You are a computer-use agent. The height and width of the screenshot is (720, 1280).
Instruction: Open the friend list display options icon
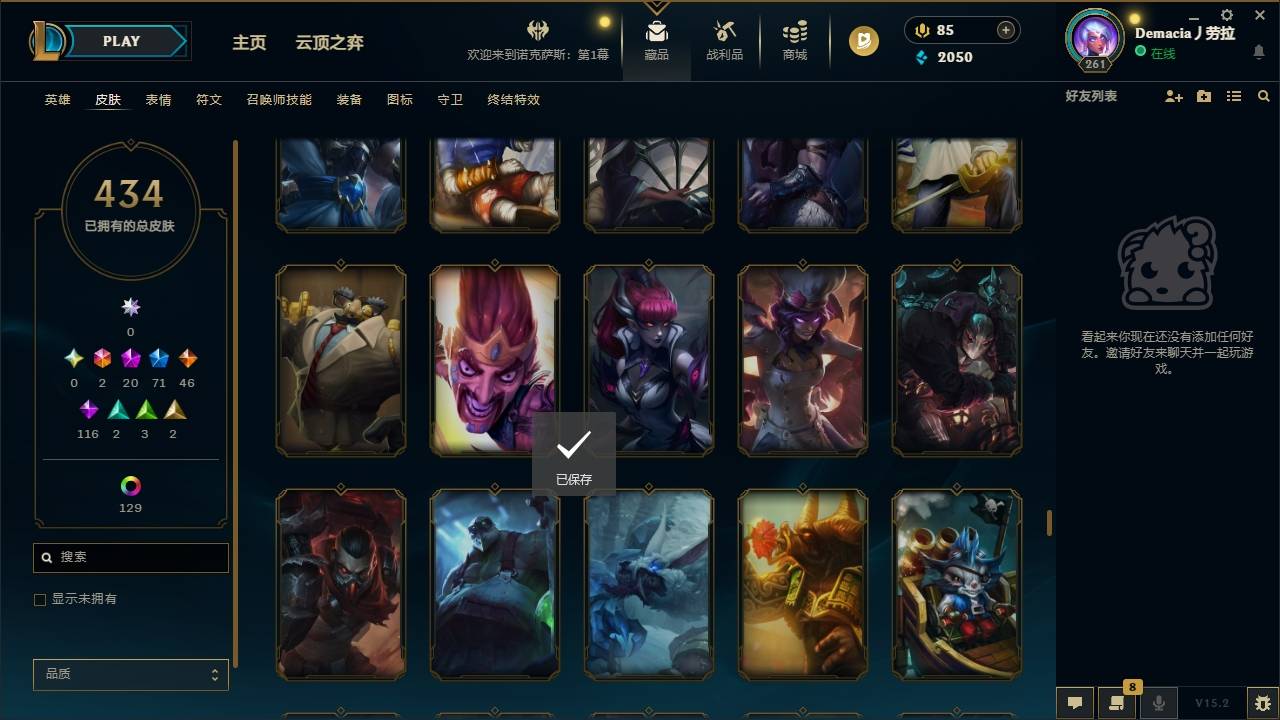coord(1233,96)
